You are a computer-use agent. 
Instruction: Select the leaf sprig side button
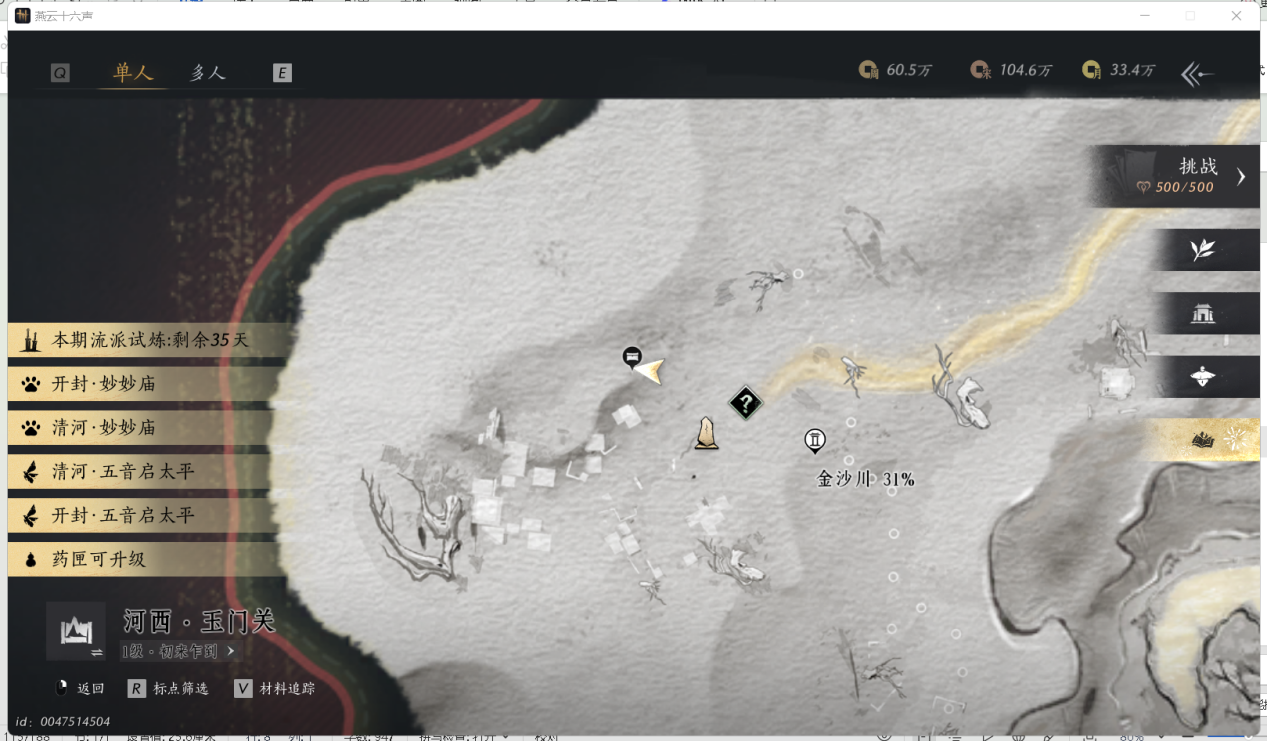coord(1203,250)
